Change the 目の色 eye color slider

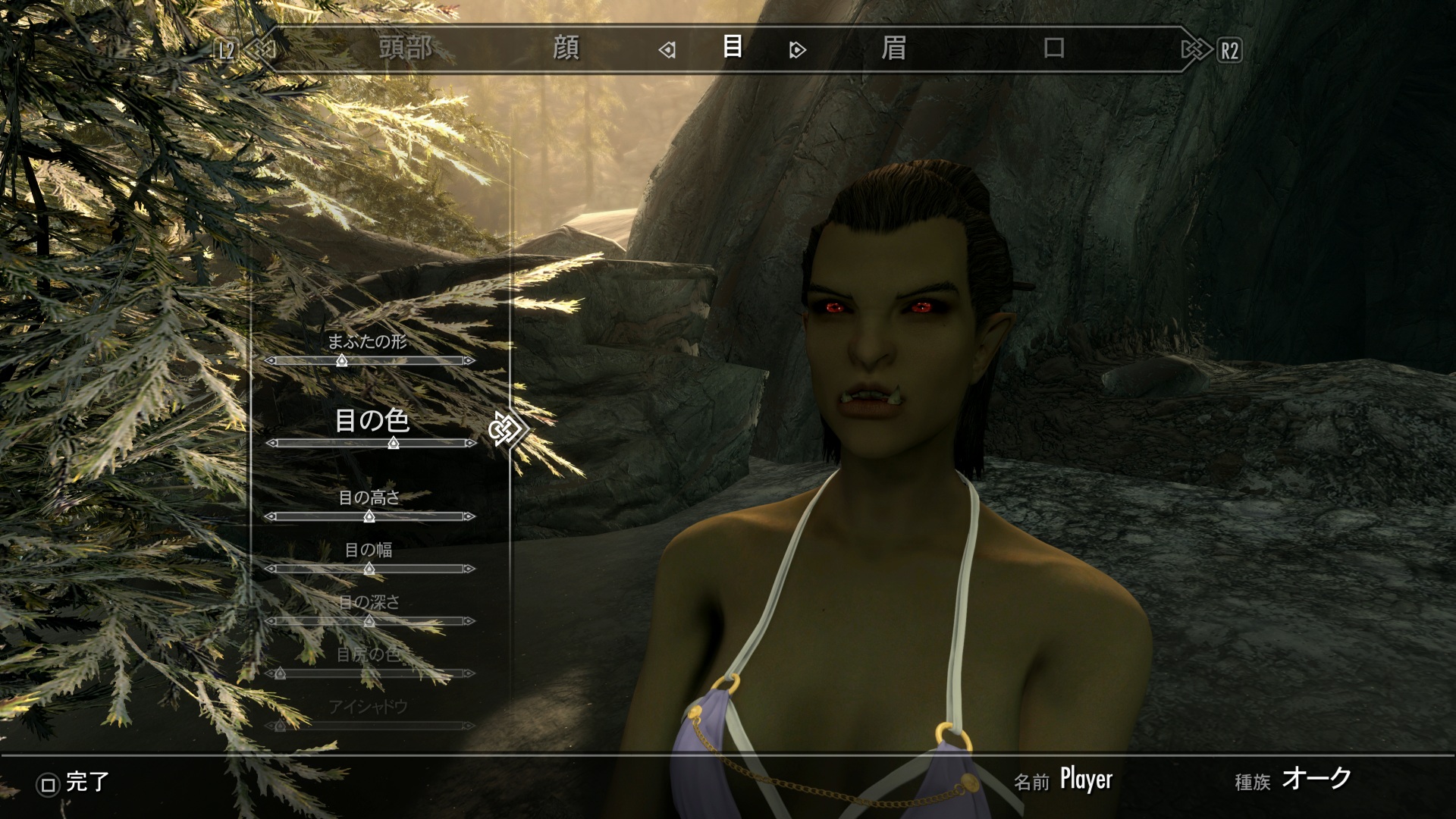click(x=393, y=443)
